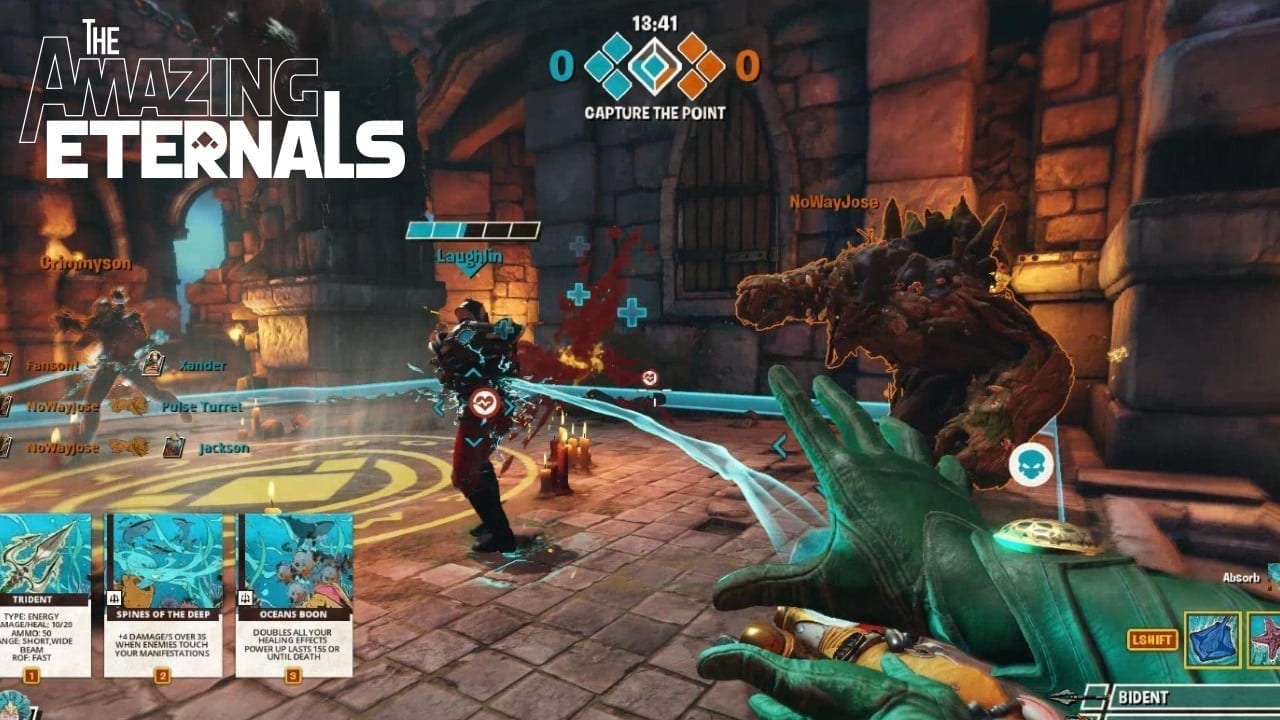Viewport: 1280px width, 720px height.
Task: Click the capture point diamond indicator
Action: (x=654, y=65)
